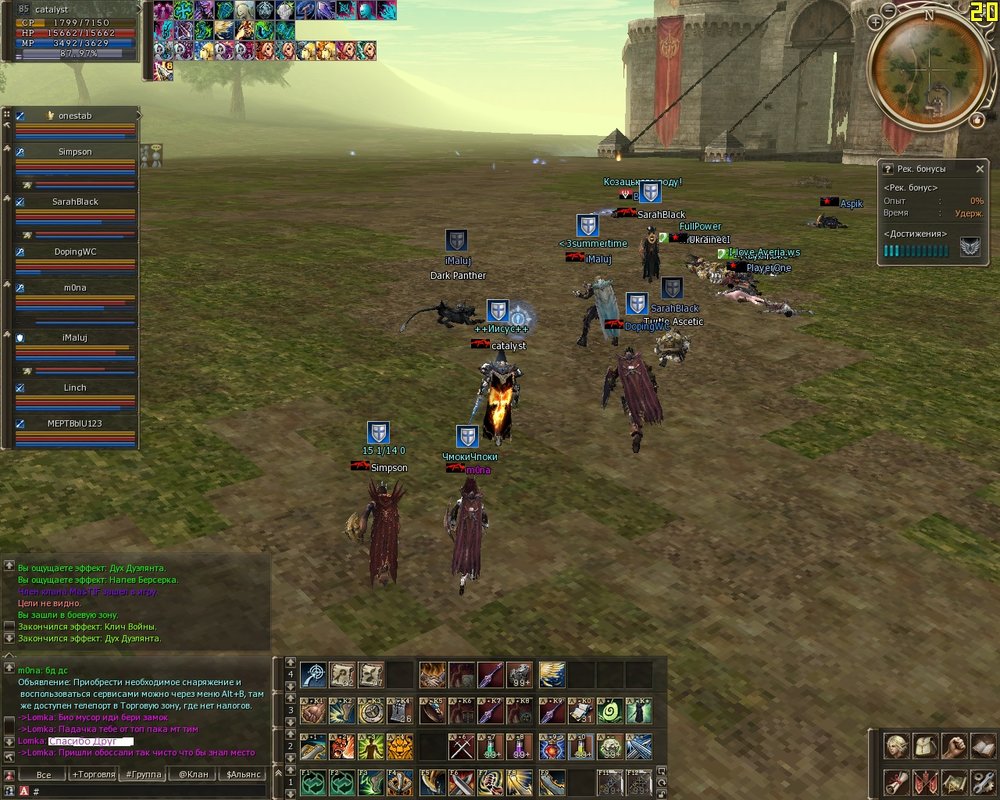Activate the green spiral skill on hotbar 3
Screen dimensions: 1000x800
pos(609,711)
